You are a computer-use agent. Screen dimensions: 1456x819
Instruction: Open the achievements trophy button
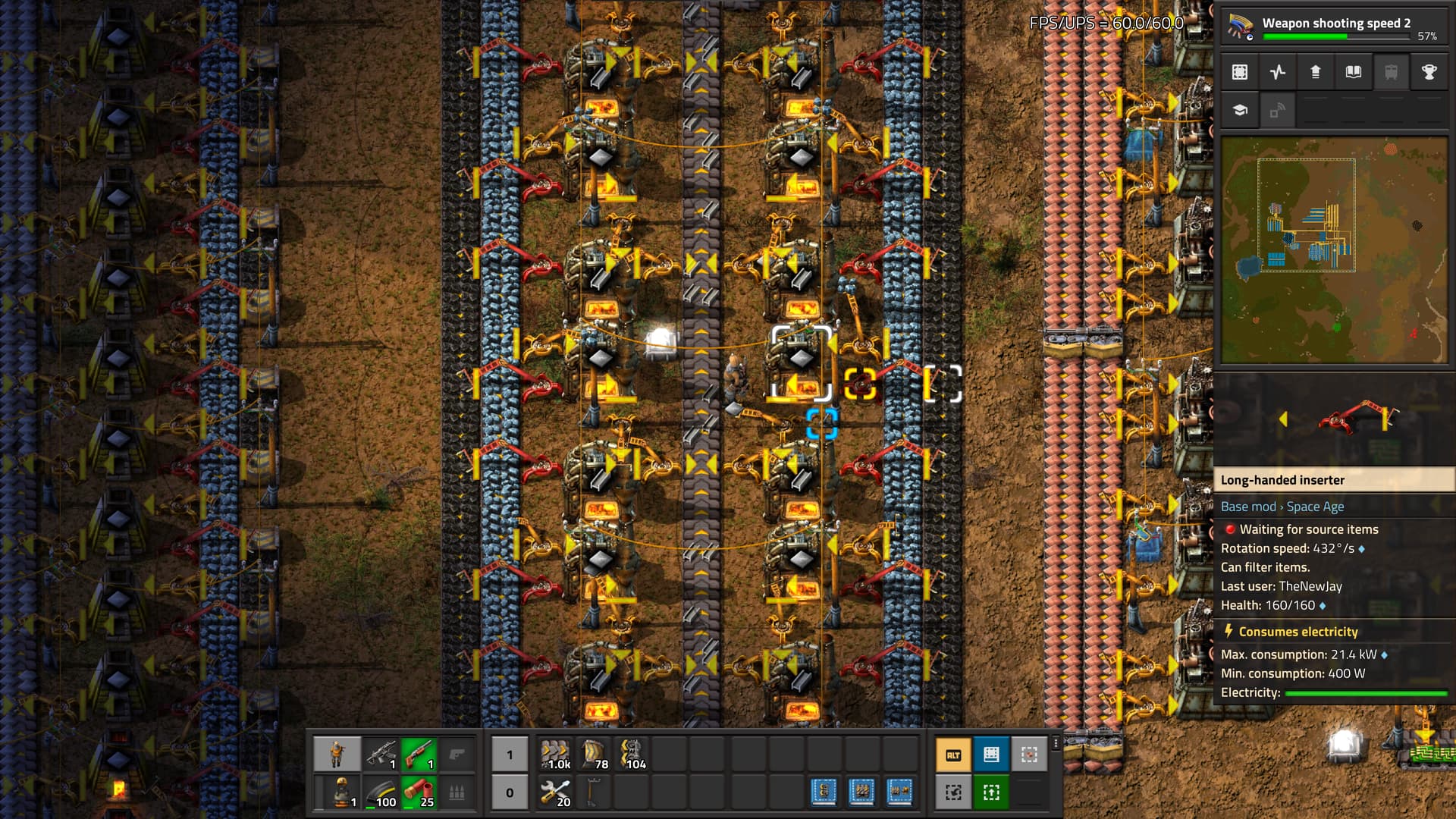(1429, 72)
